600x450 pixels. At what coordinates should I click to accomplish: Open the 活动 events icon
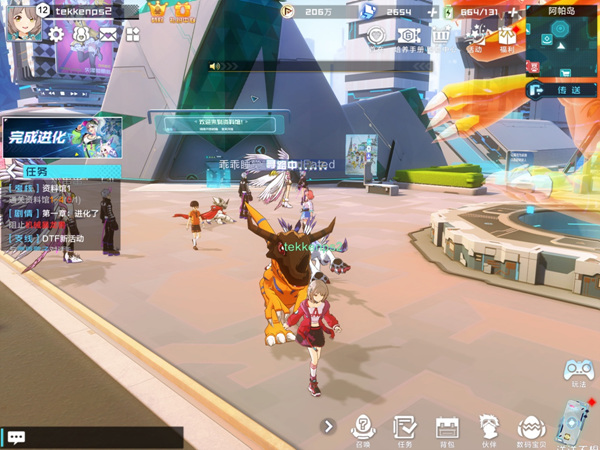474,38
